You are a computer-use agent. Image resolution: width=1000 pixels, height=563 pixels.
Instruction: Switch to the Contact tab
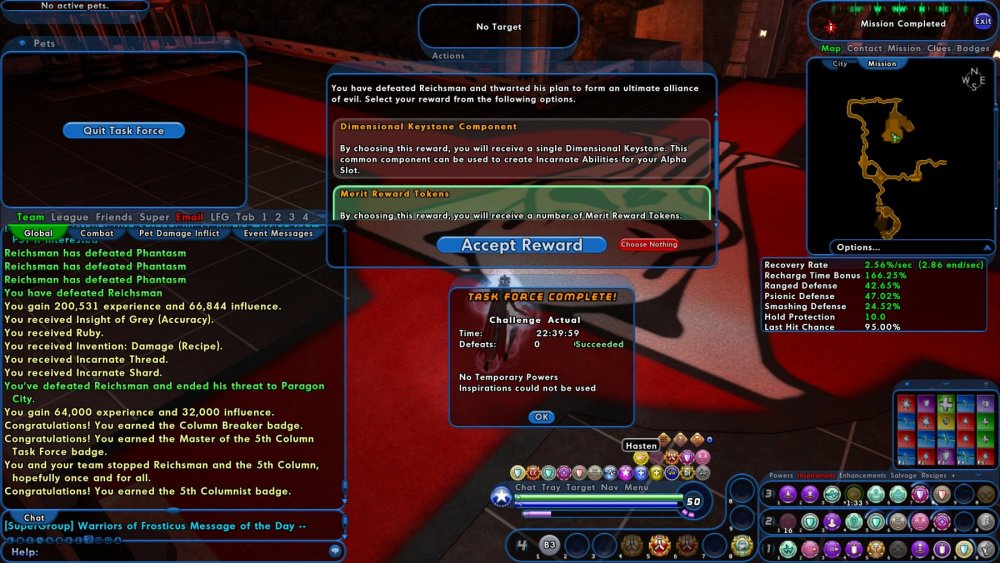point(864,48)
